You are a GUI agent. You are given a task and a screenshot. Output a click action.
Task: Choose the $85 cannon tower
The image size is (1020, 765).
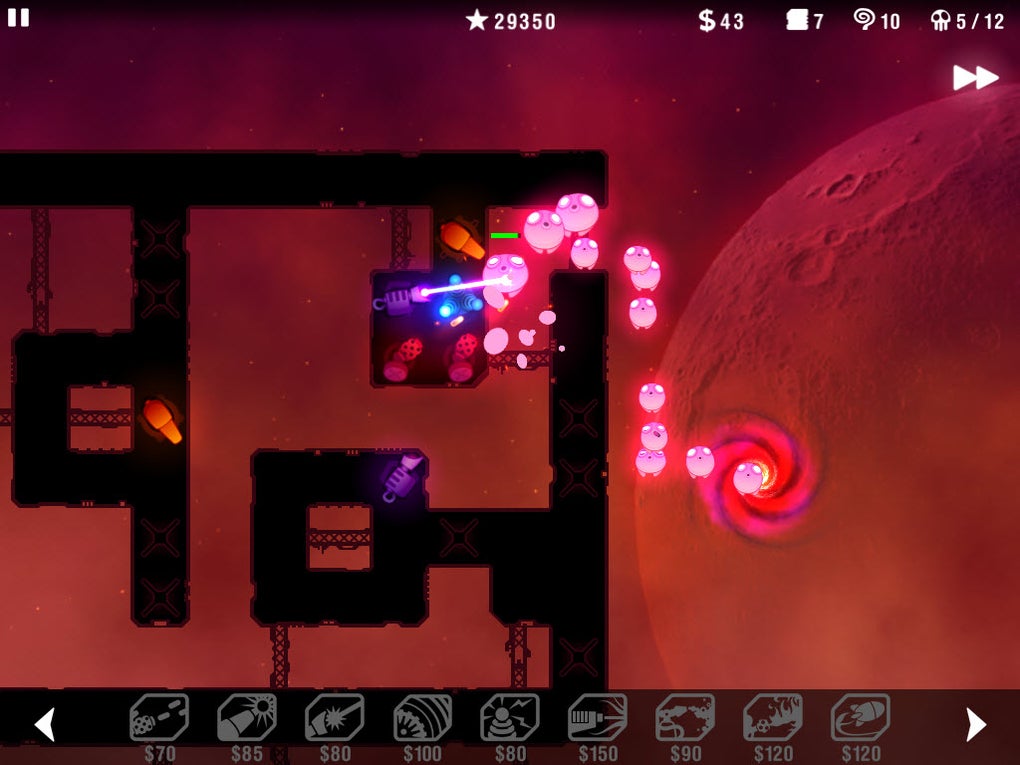(247, 718)
